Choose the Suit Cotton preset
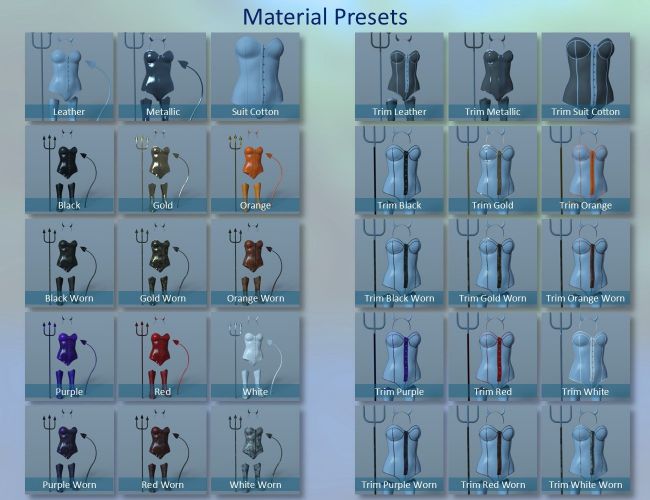This screenshot has width=650, height=500. pyautogui.click(x=255, y=77)
